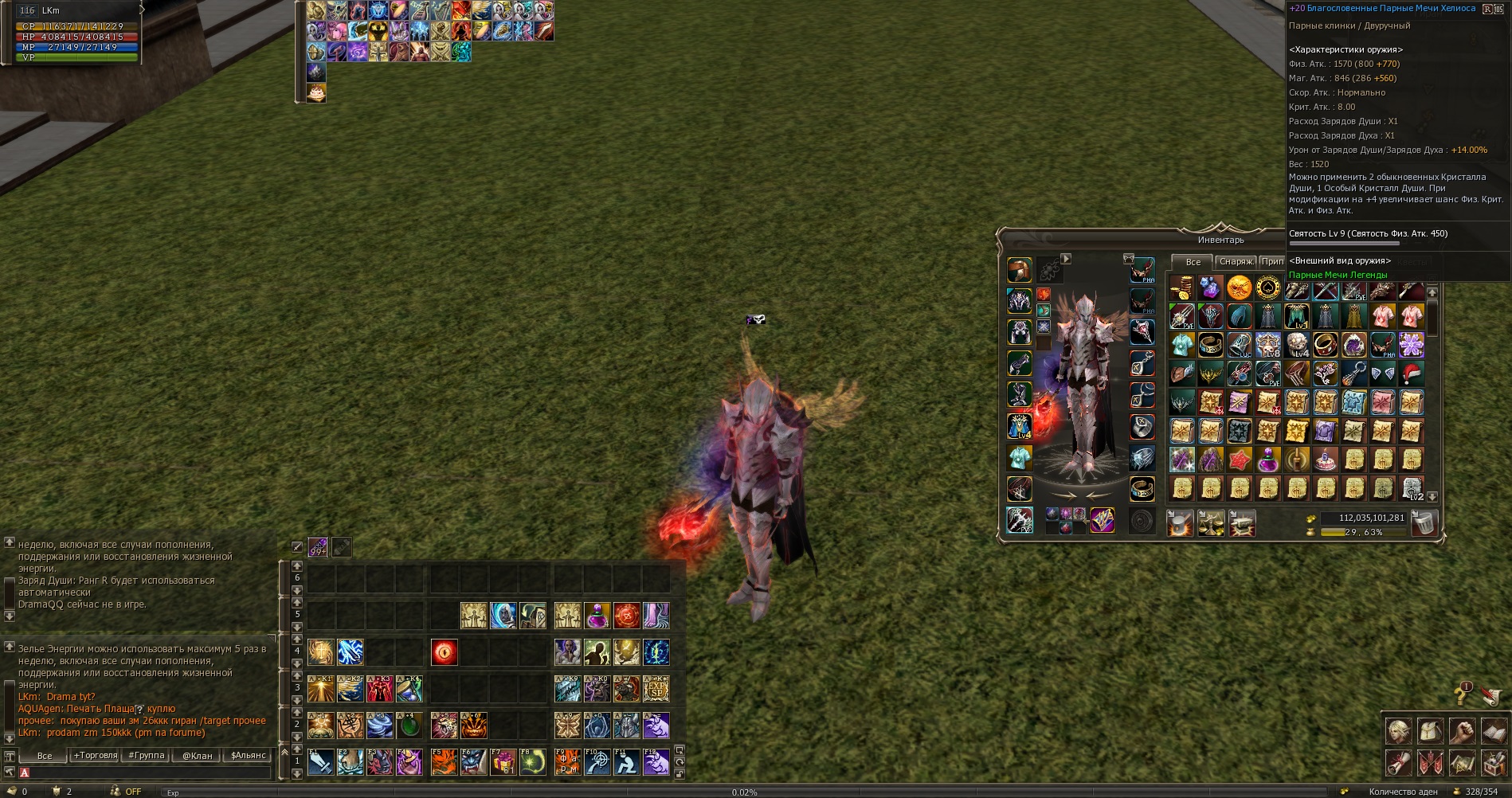Viewport: 1512px width, 798px height.
Task: Select the birthday cake item in inventory
Action: pyautogui.click(x=1325, y=460)
